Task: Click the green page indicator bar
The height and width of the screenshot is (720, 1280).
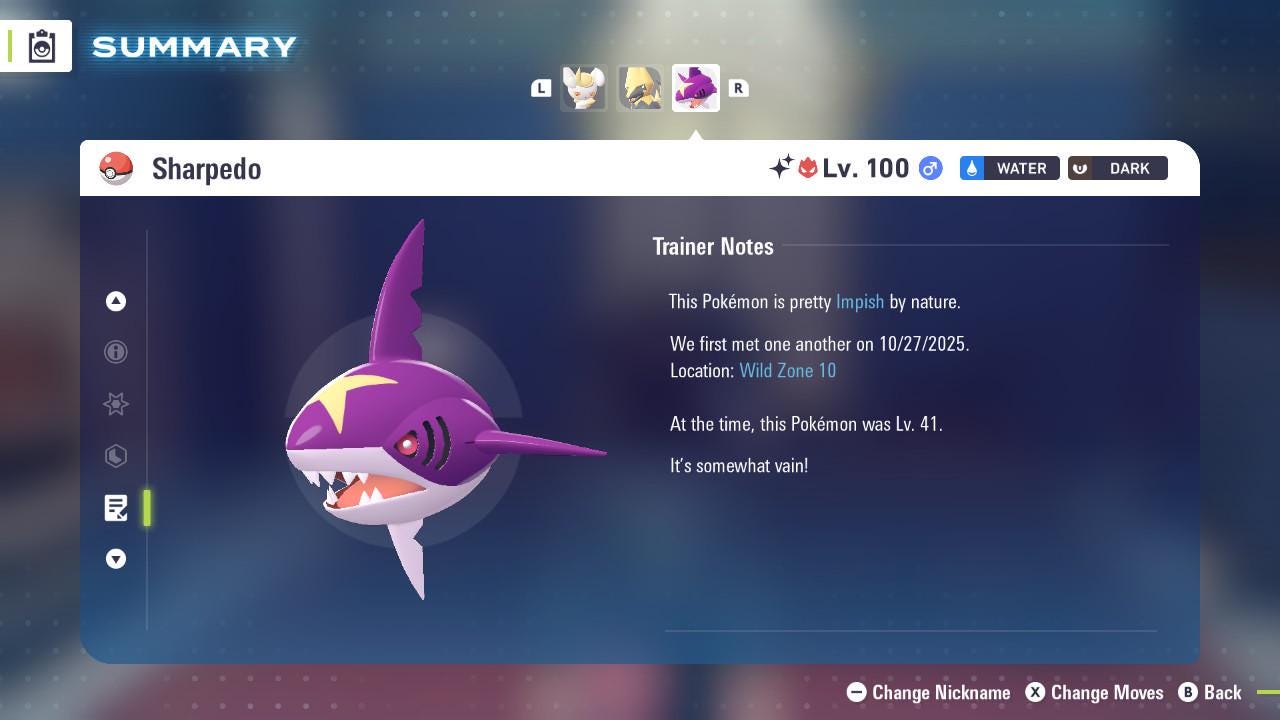Action: tap(147, 508)
